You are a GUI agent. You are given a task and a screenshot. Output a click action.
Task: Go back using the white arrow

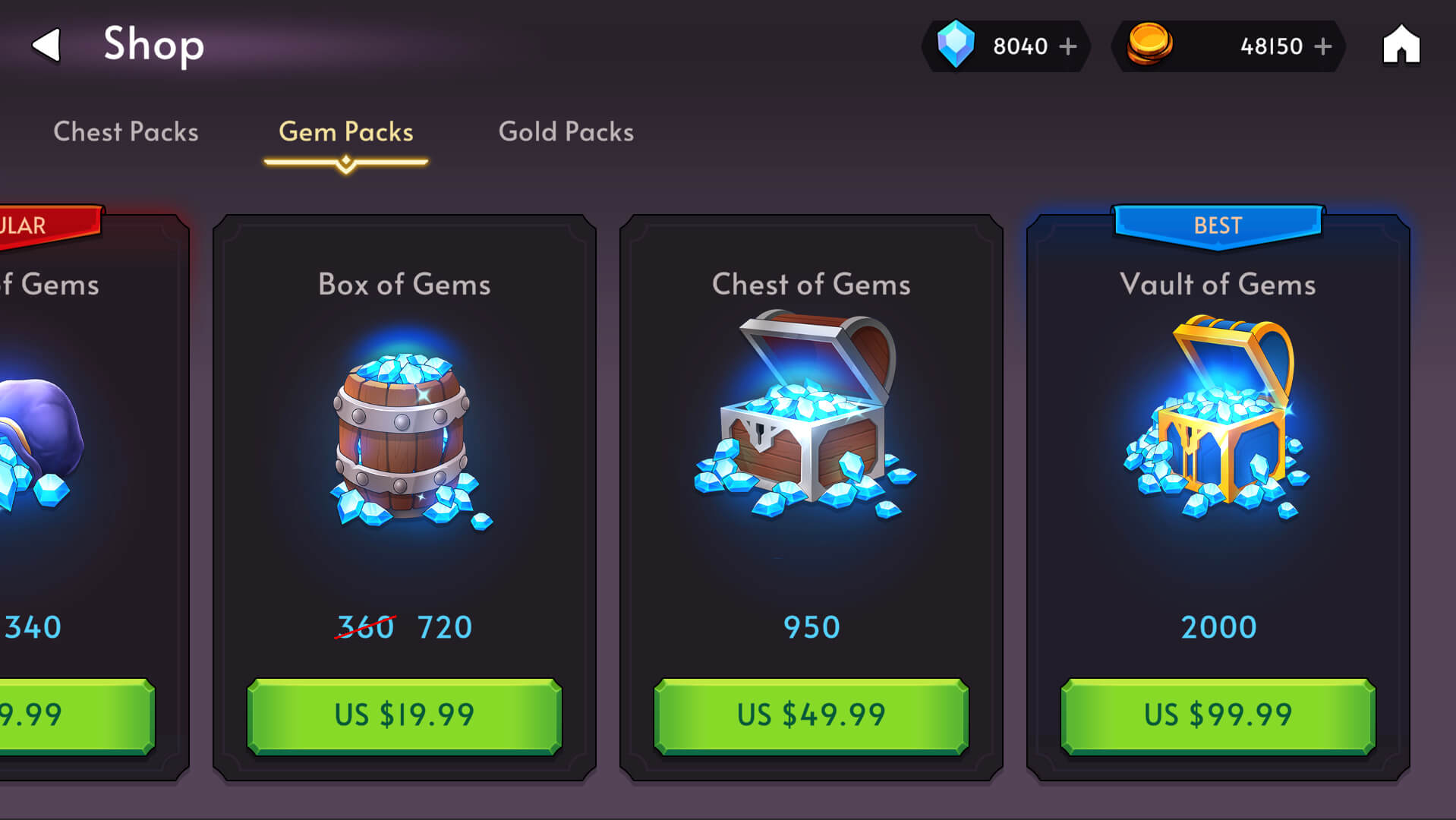click(x=47, y=46)
